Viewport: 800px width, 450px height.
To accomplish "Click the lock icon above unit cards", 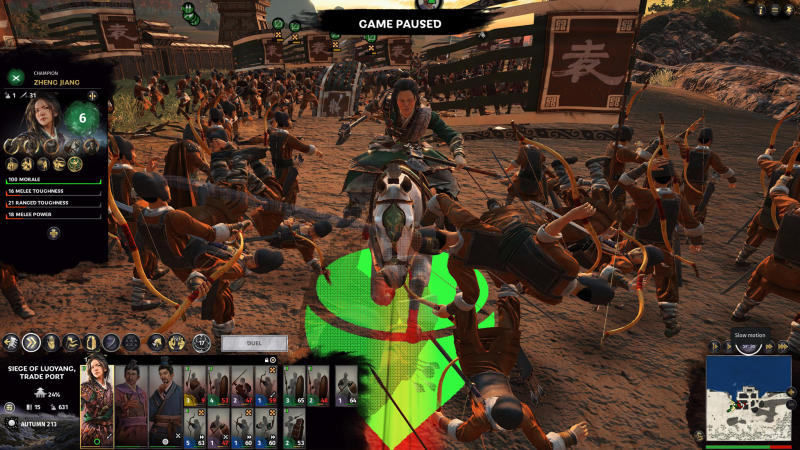I will [x=268, y=360].
